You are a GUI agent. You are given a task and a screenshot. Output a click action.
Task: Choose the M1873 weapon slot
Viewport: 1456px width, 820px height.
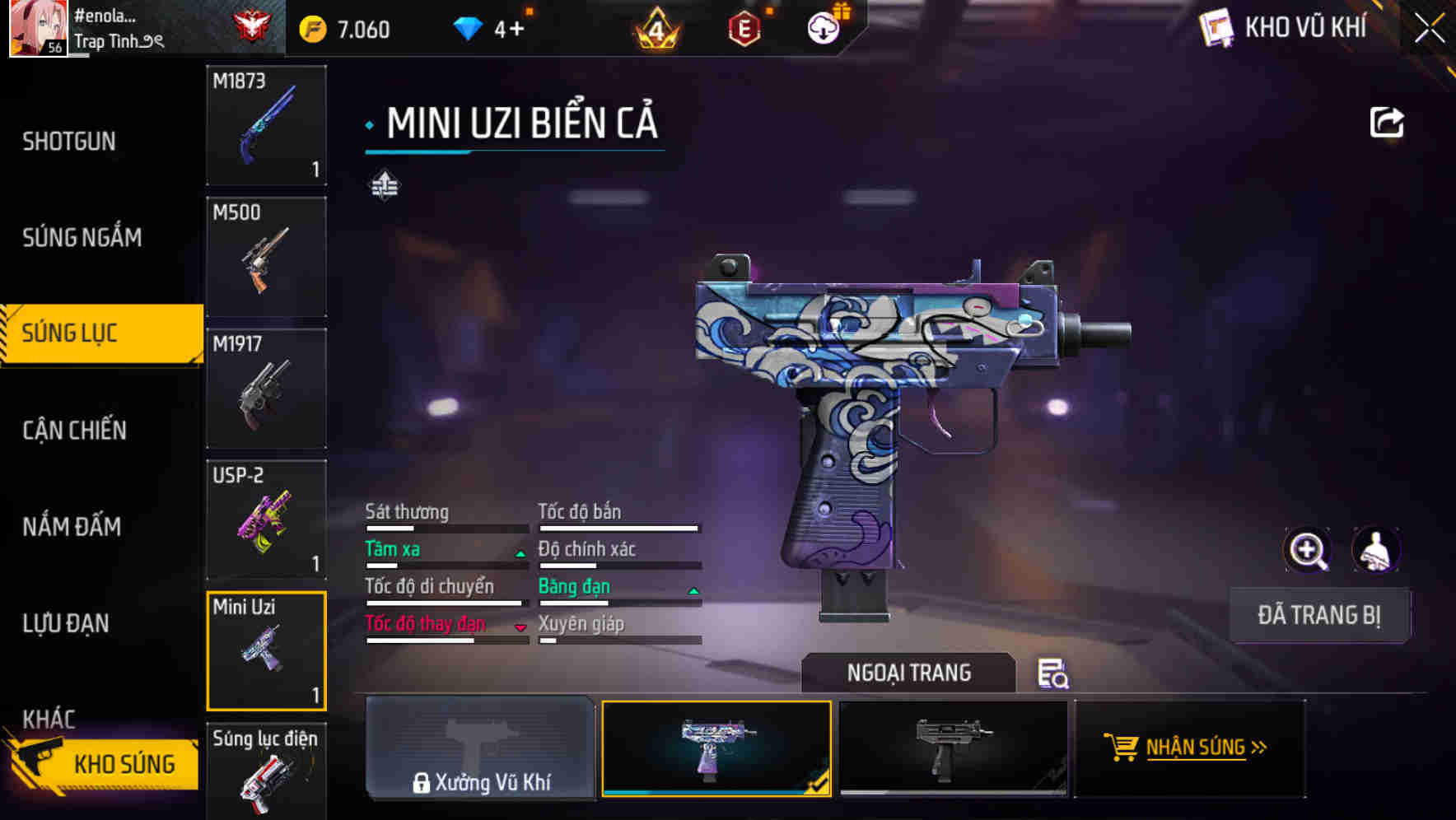click(x=266, y=125)
